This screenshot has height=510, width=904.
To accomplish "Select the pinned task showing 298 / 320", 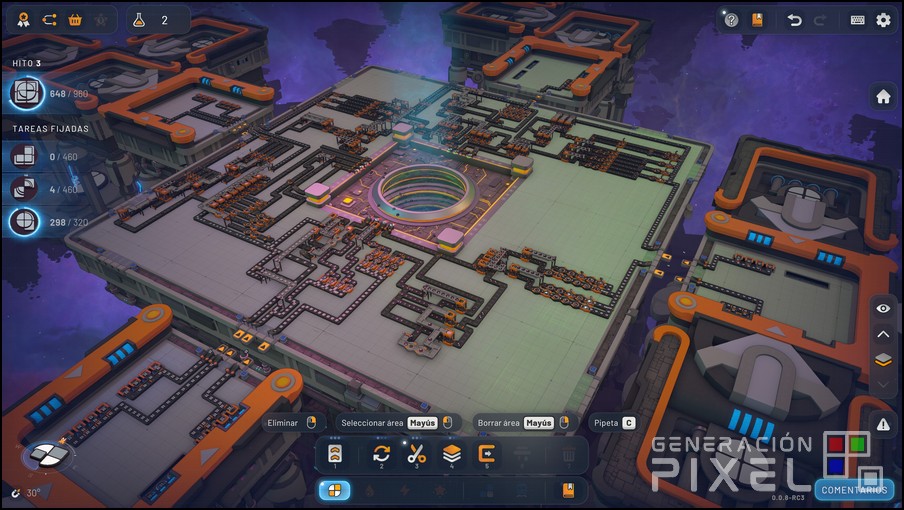I will (25, 222).
